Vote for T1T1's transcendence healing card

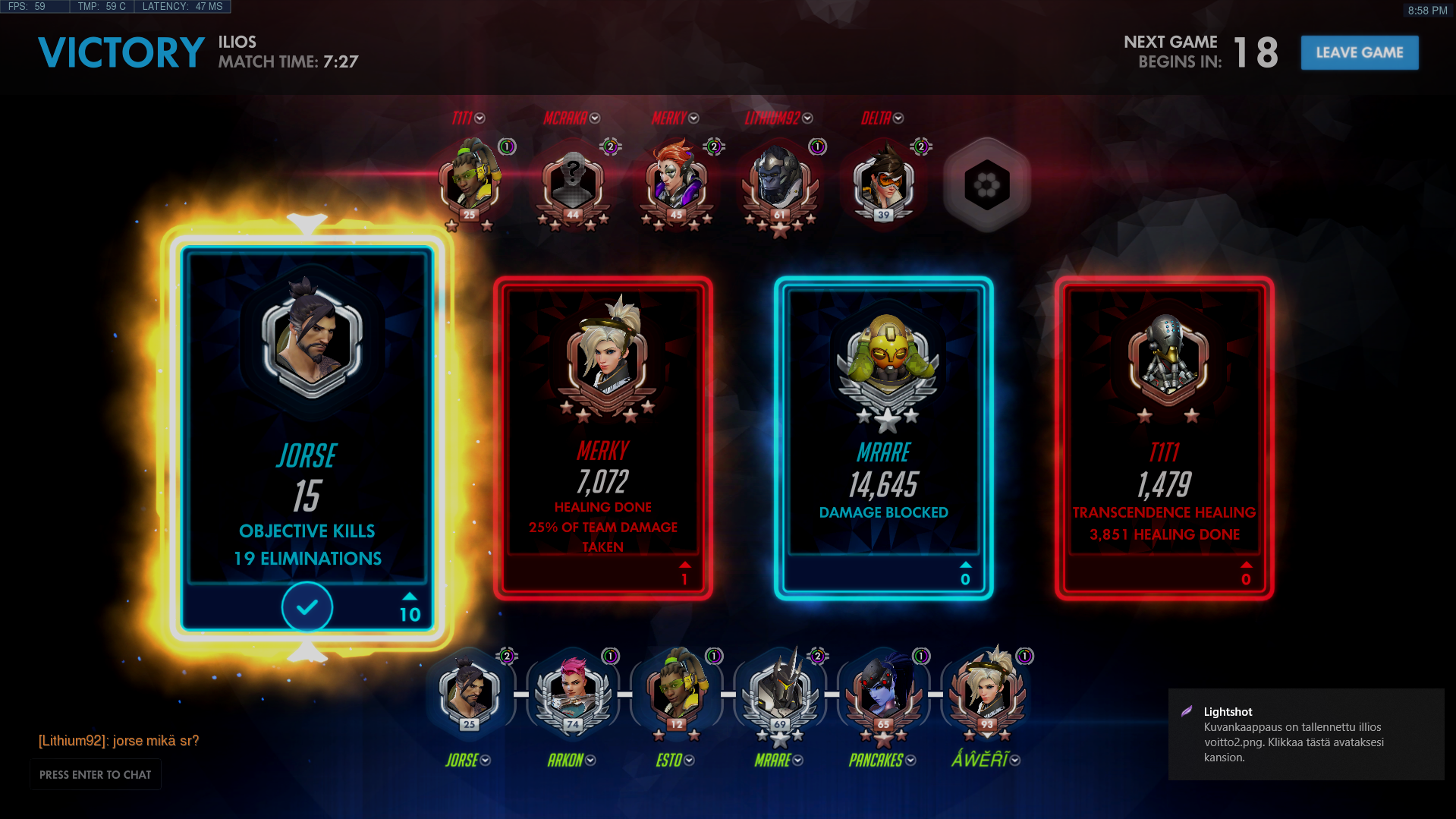(1164, 438)
